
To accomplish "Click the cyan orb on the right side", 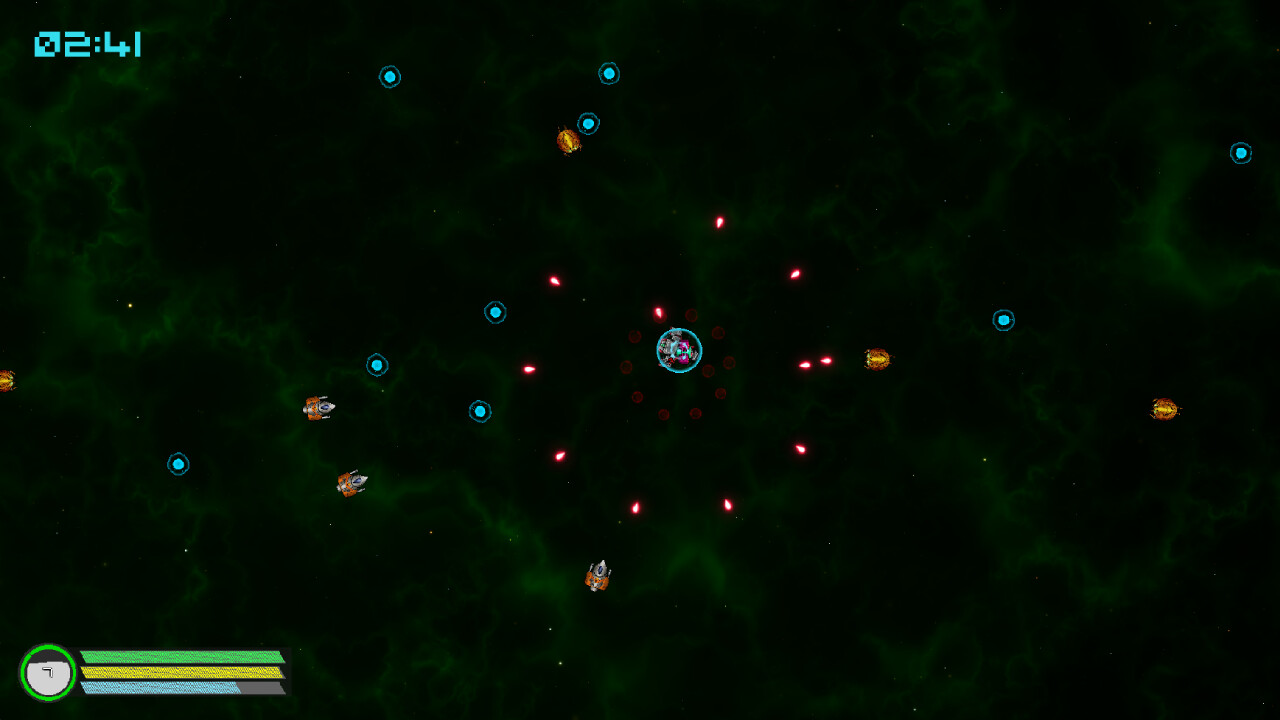I will [1004, 320].
